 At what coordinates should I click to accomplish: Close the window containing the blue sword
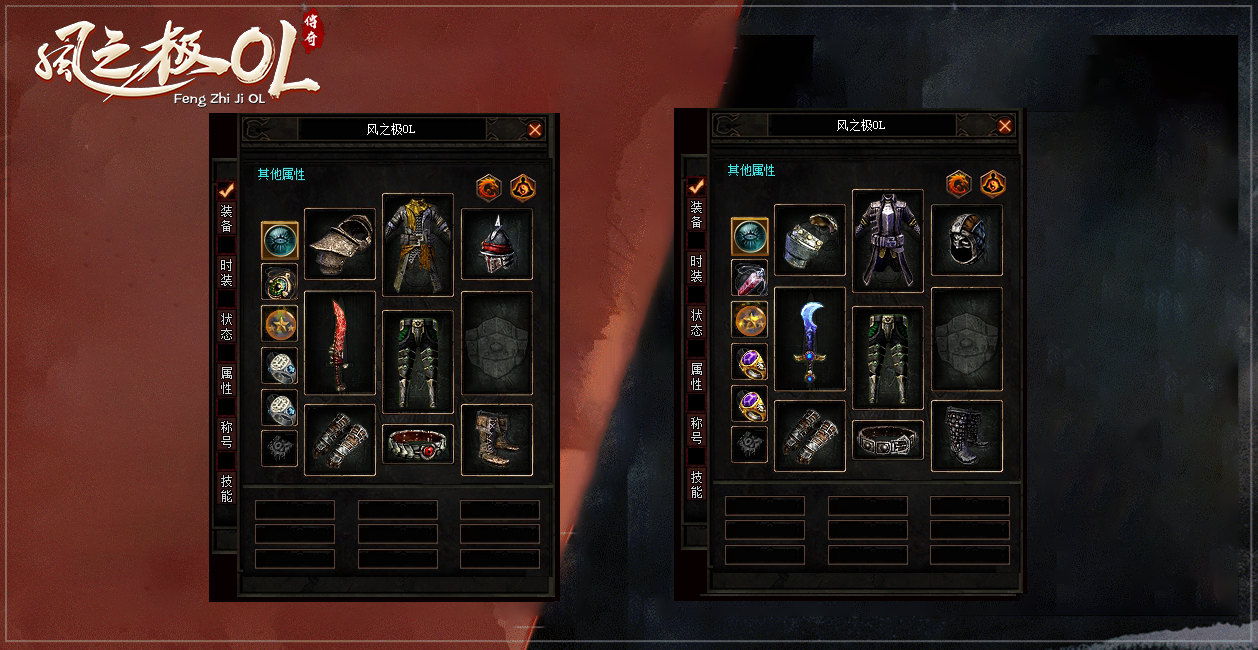coord(1005,126)
